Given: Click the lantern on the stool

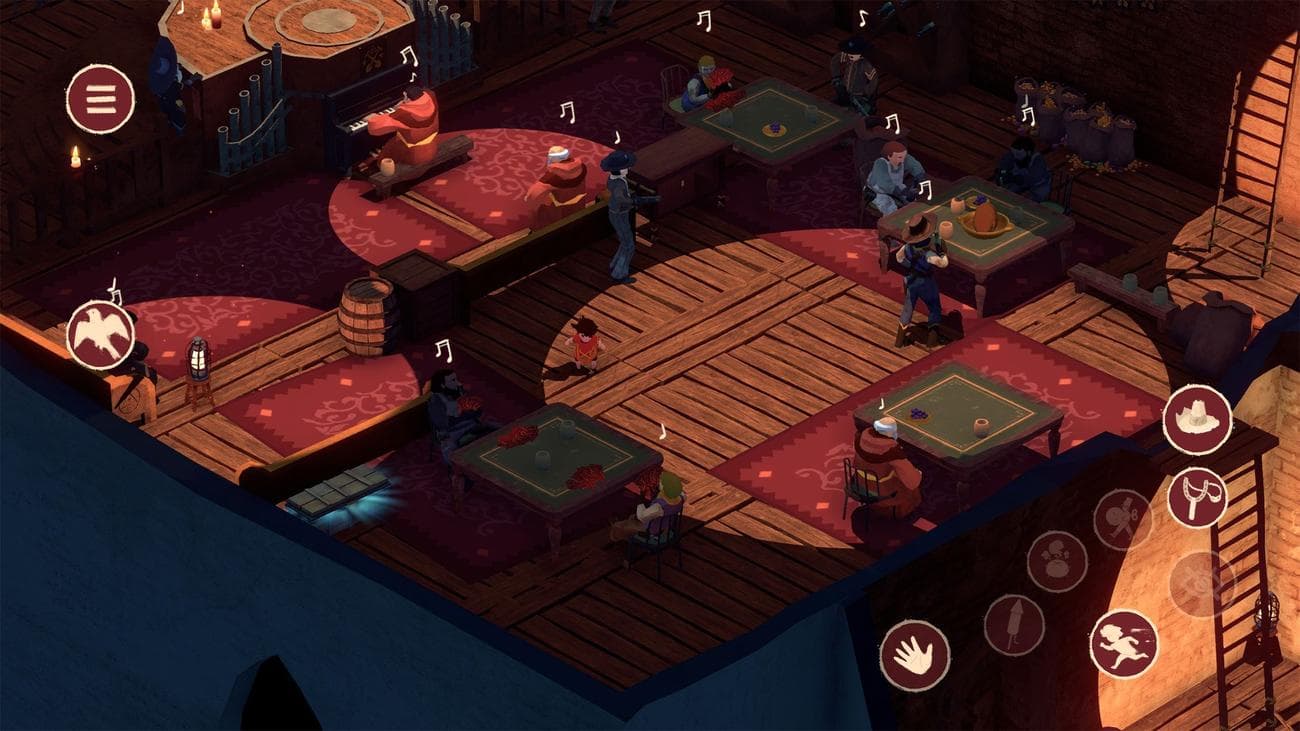Looking at the screenshot, I should [x=199, y=358].
